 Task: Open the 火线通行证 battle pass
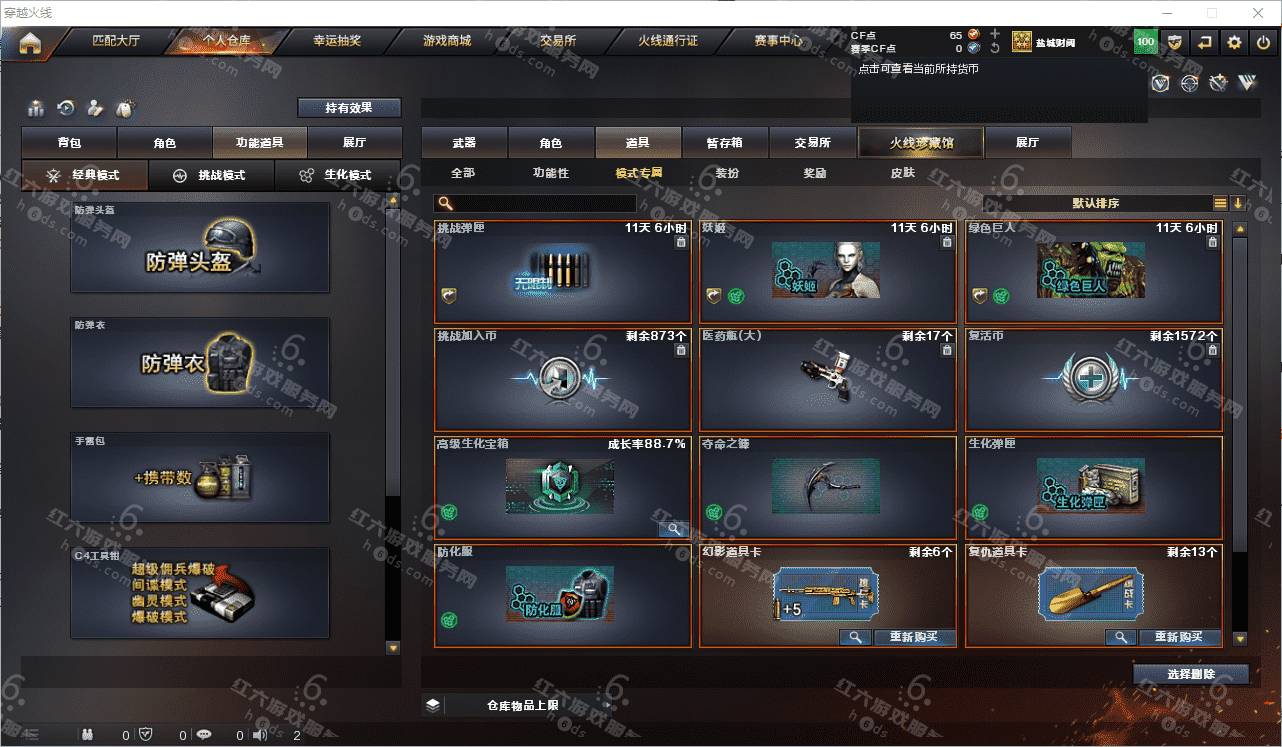pyautogui.click(x=667, y=41)
